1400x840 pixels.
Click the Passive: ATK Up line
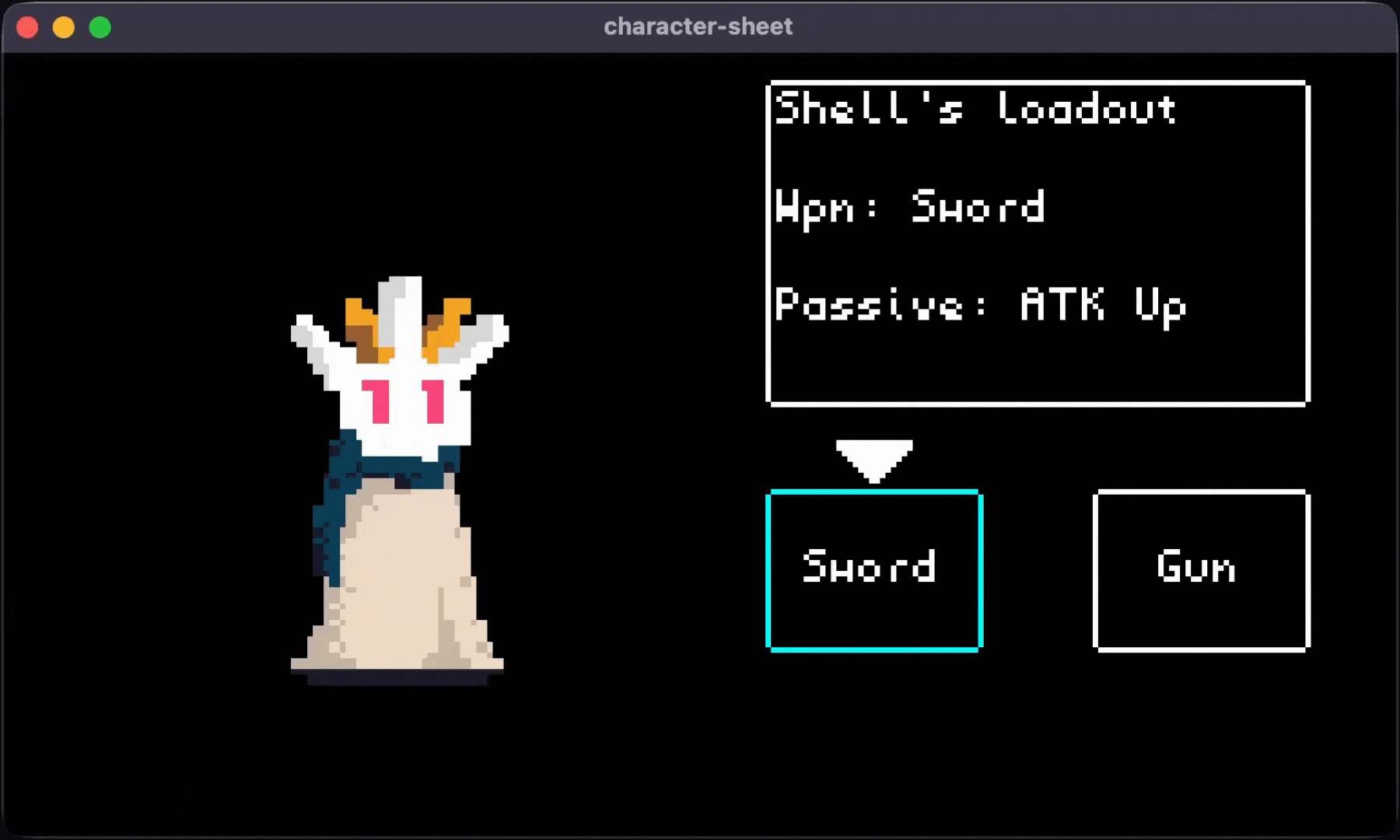click(980, 306)
